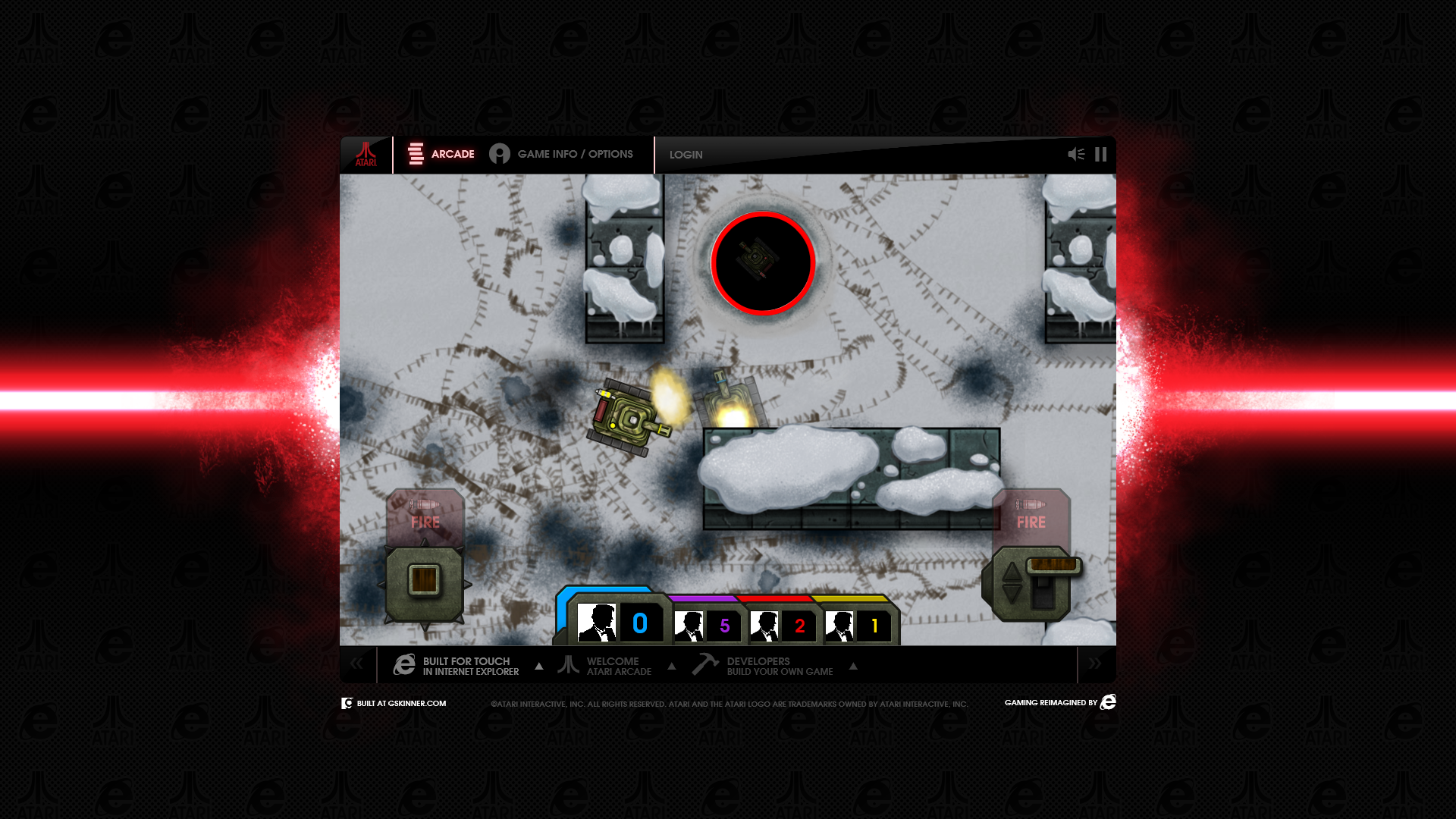The width and height of the screenshot is (1456, 819).
Task: Pause the game with the pause icon
Action: pos(1101,155)
